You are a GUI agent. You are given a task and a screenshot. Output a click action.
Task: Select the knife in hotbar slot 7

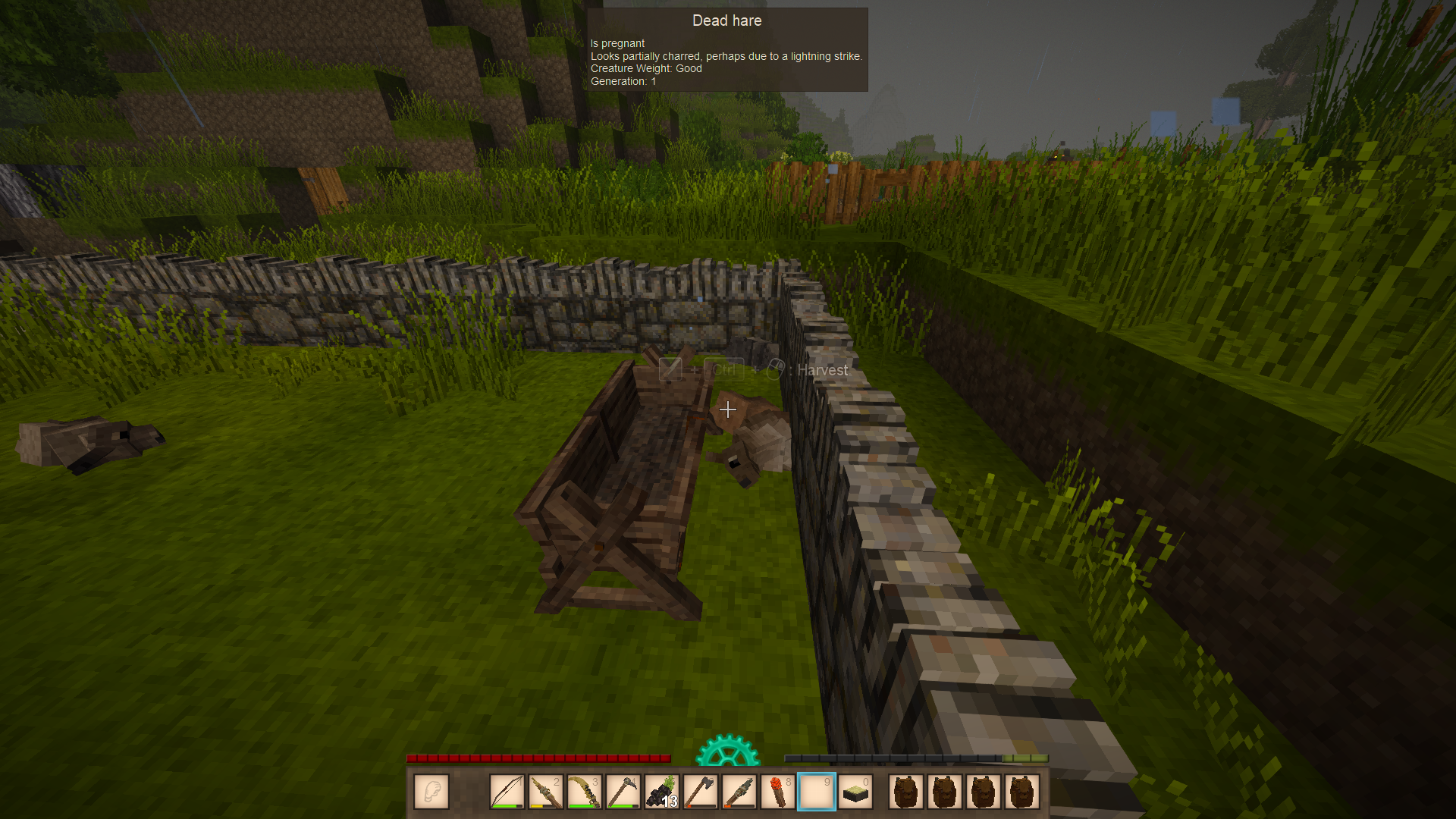click(739, 792)
